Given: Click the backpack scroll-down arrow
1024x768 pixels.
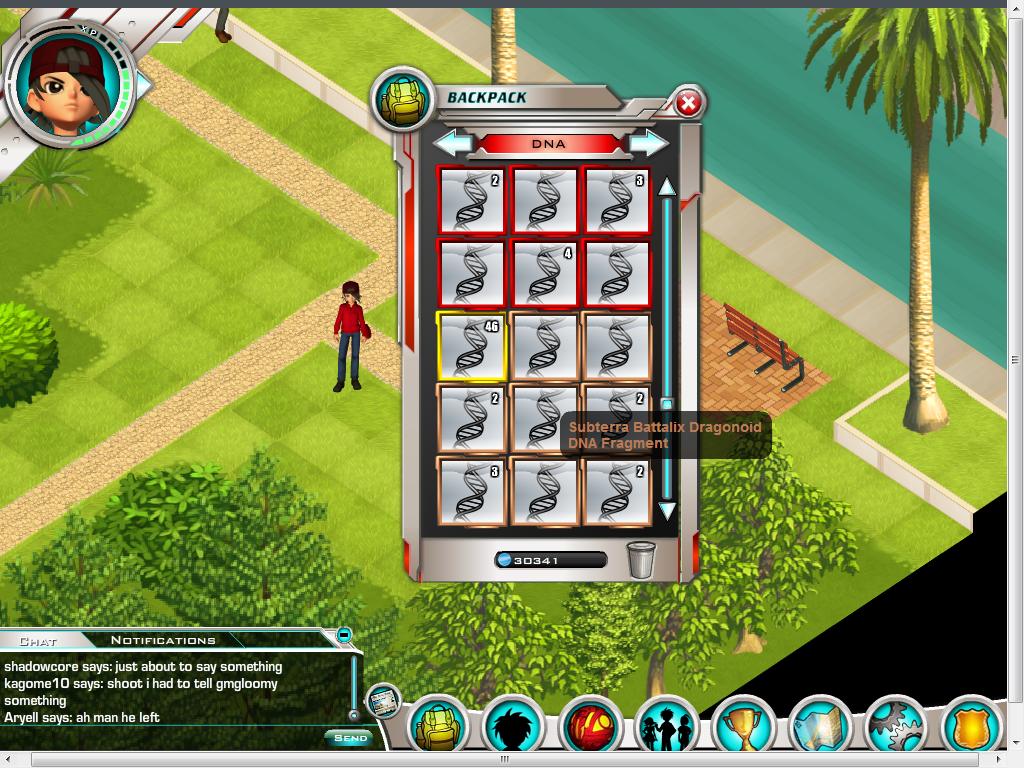Looking at the screenshot, I should pyautogui.click(x=667, y=511).
